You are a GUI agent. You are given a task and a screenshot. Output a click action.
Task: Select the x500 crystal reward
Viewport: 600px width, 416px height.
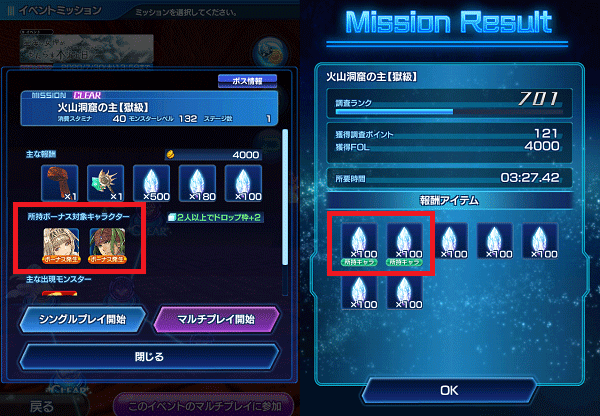(150, 181)
